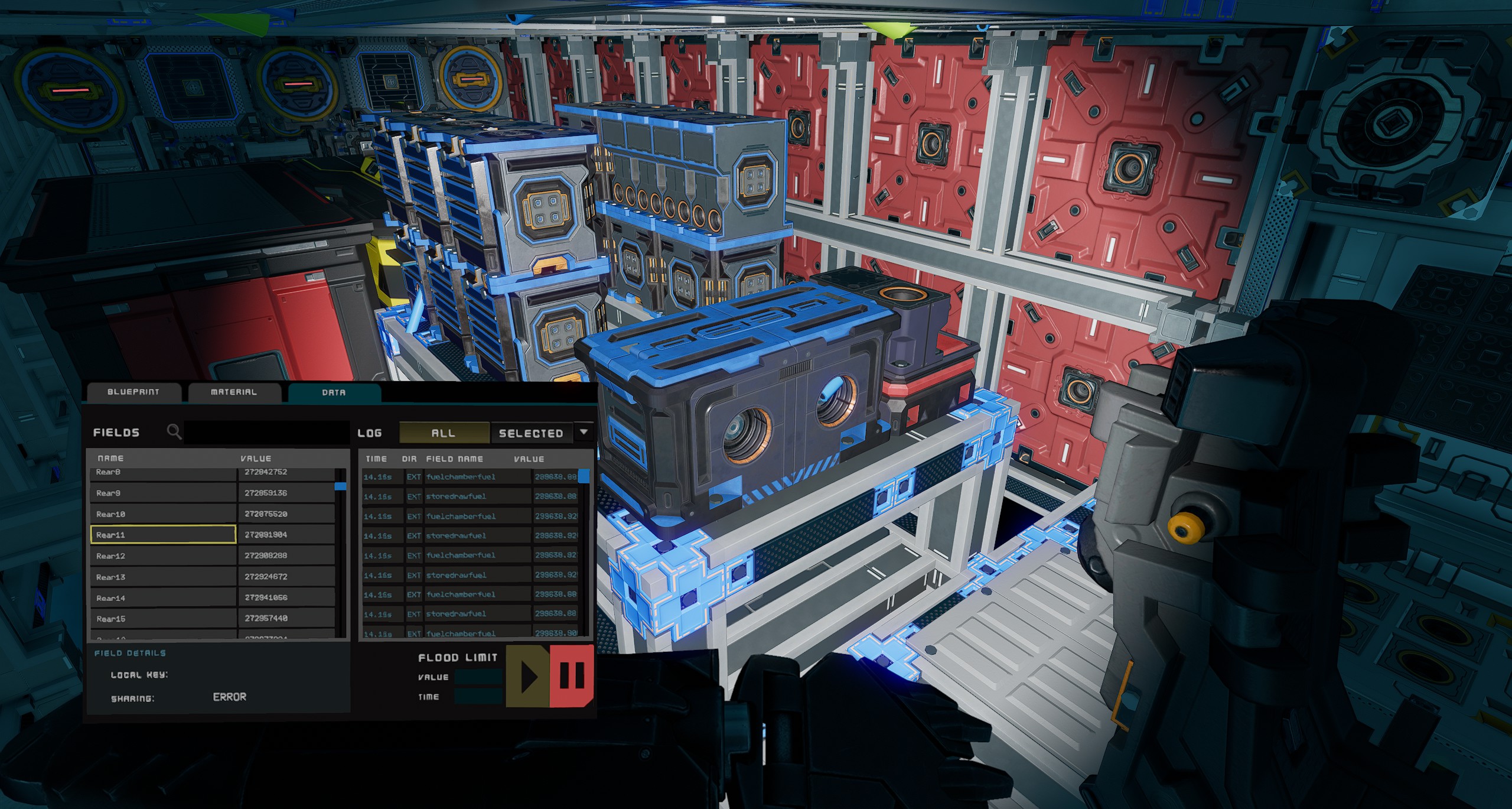Choose the Rear11 field

click(x=163, y=535)
